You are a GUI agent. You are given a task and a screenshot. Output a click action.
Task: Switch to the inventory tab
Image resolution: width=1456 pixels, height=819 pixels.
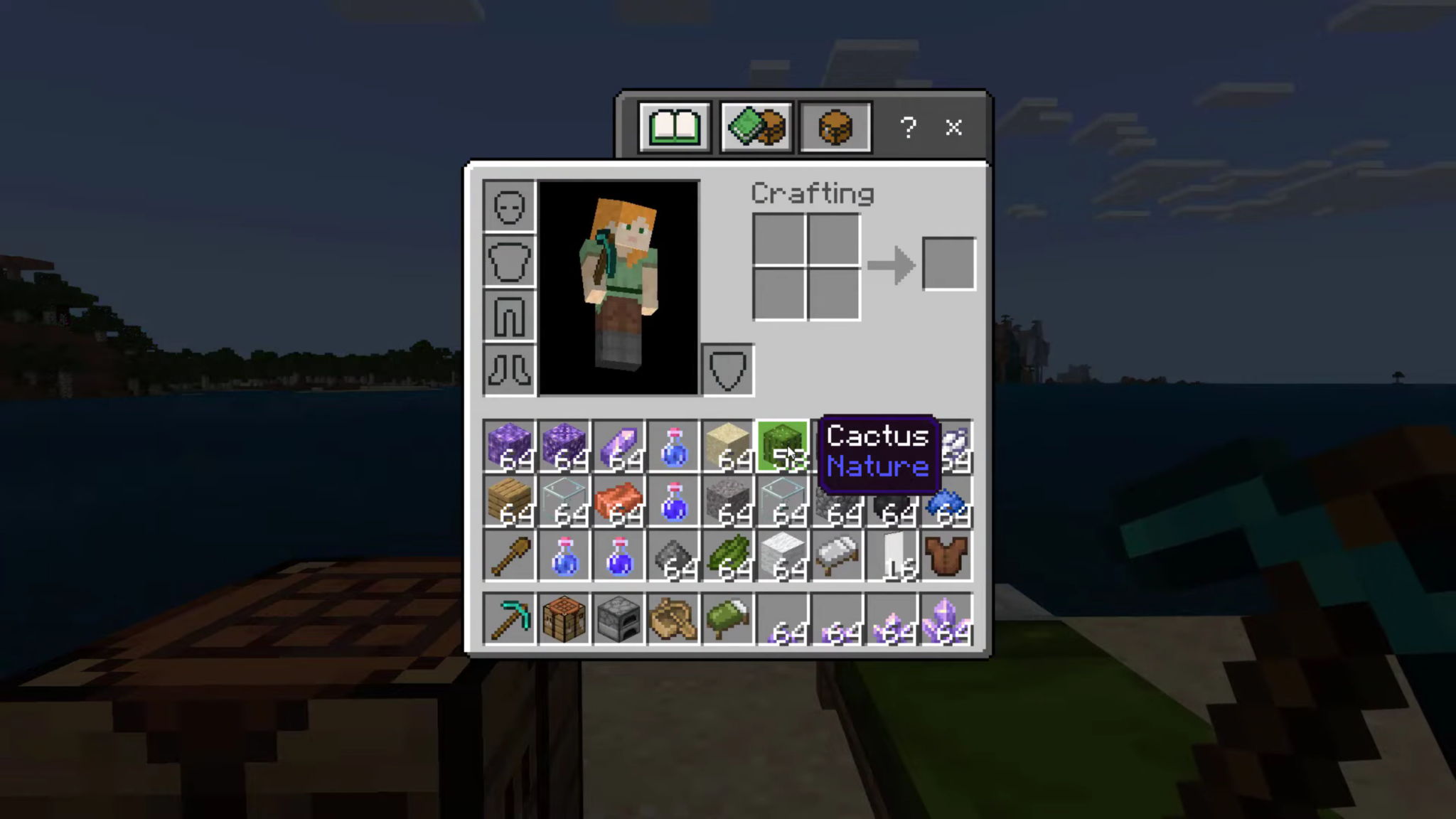tap(835, 127)
